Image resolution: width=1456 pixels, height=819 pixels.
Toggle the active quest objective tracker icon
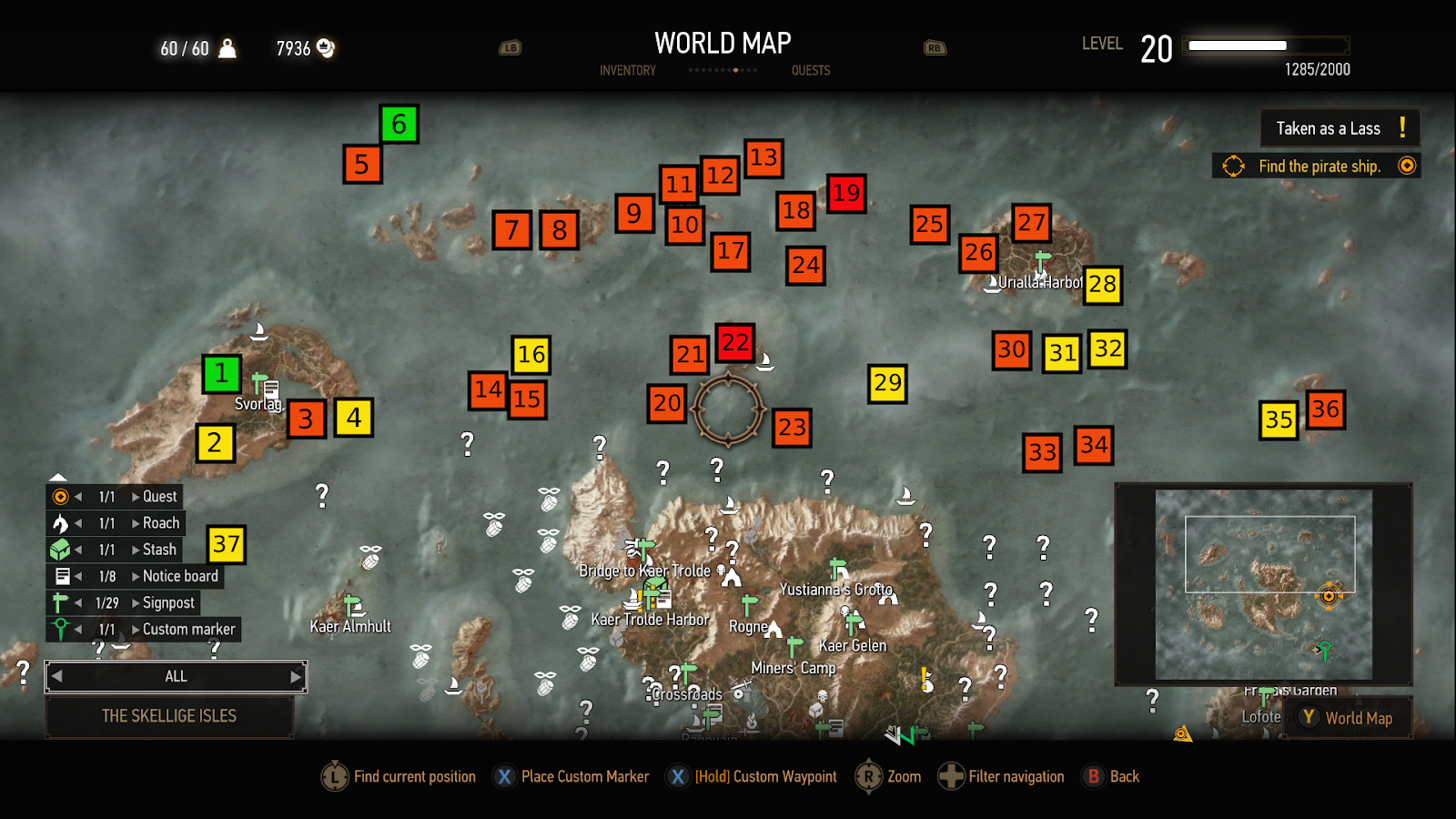(x=1234, y=166)
